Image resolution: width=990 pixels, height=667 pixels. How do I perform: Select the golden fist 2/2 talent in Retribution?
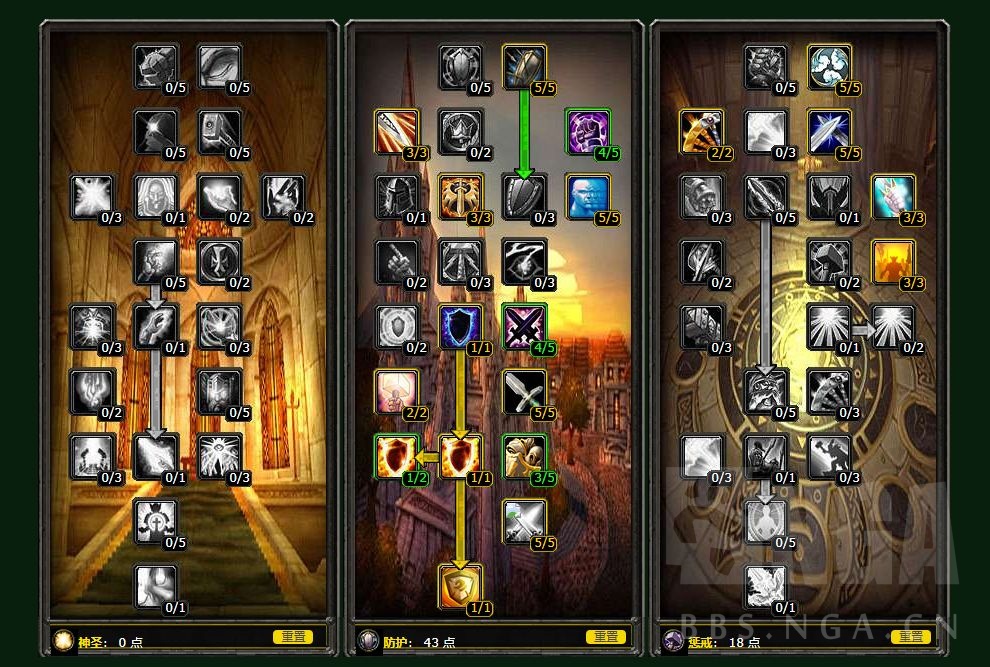702,132
